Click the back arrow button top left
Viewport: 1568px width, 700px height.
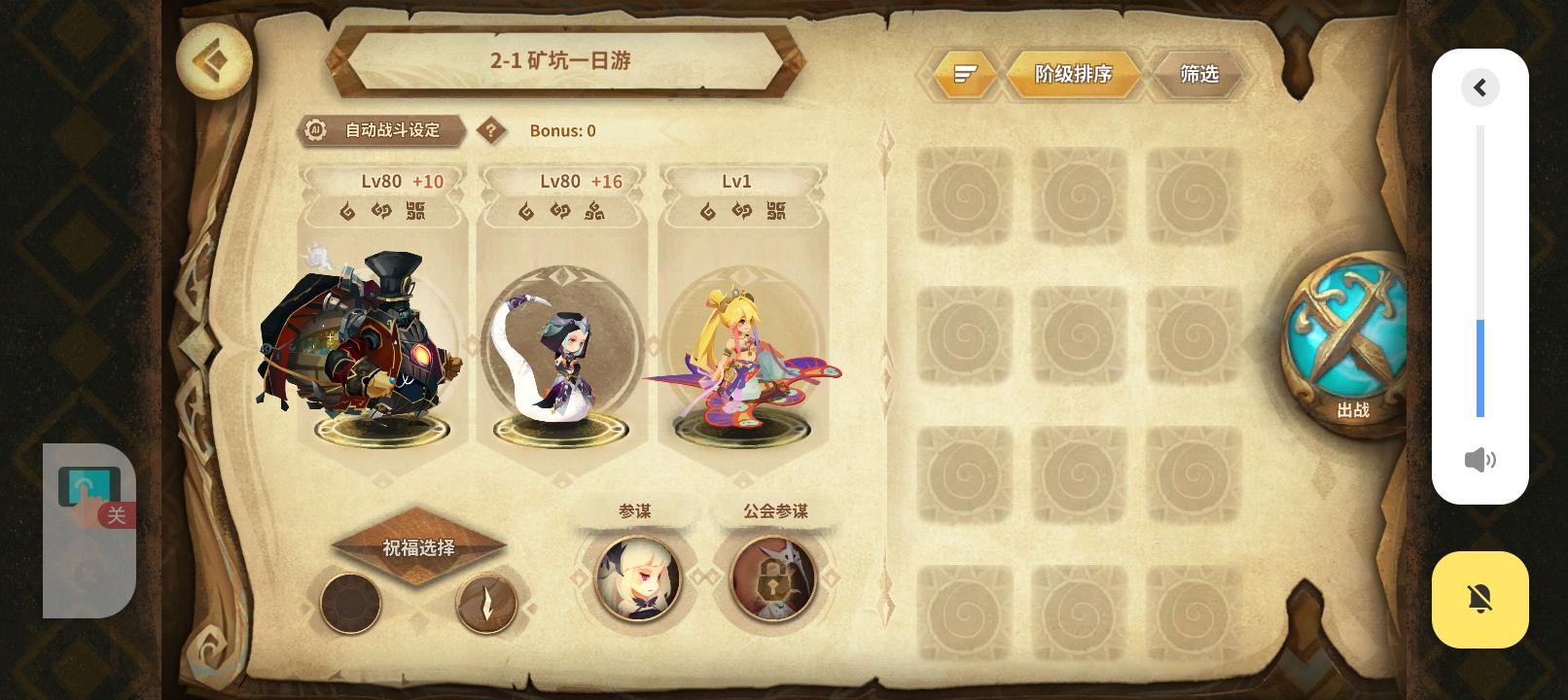pos(214,61)
